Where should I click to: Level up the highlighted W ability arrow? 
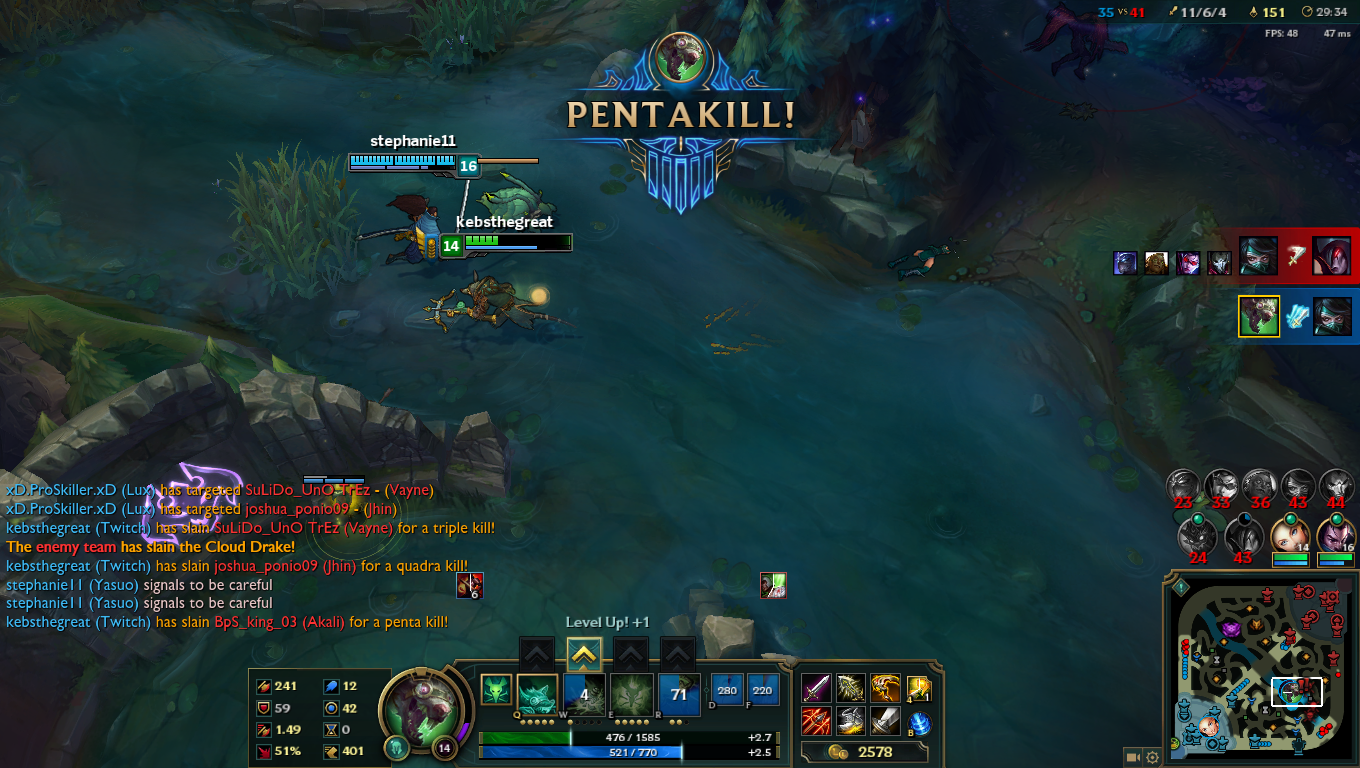[x=585, y=655]
